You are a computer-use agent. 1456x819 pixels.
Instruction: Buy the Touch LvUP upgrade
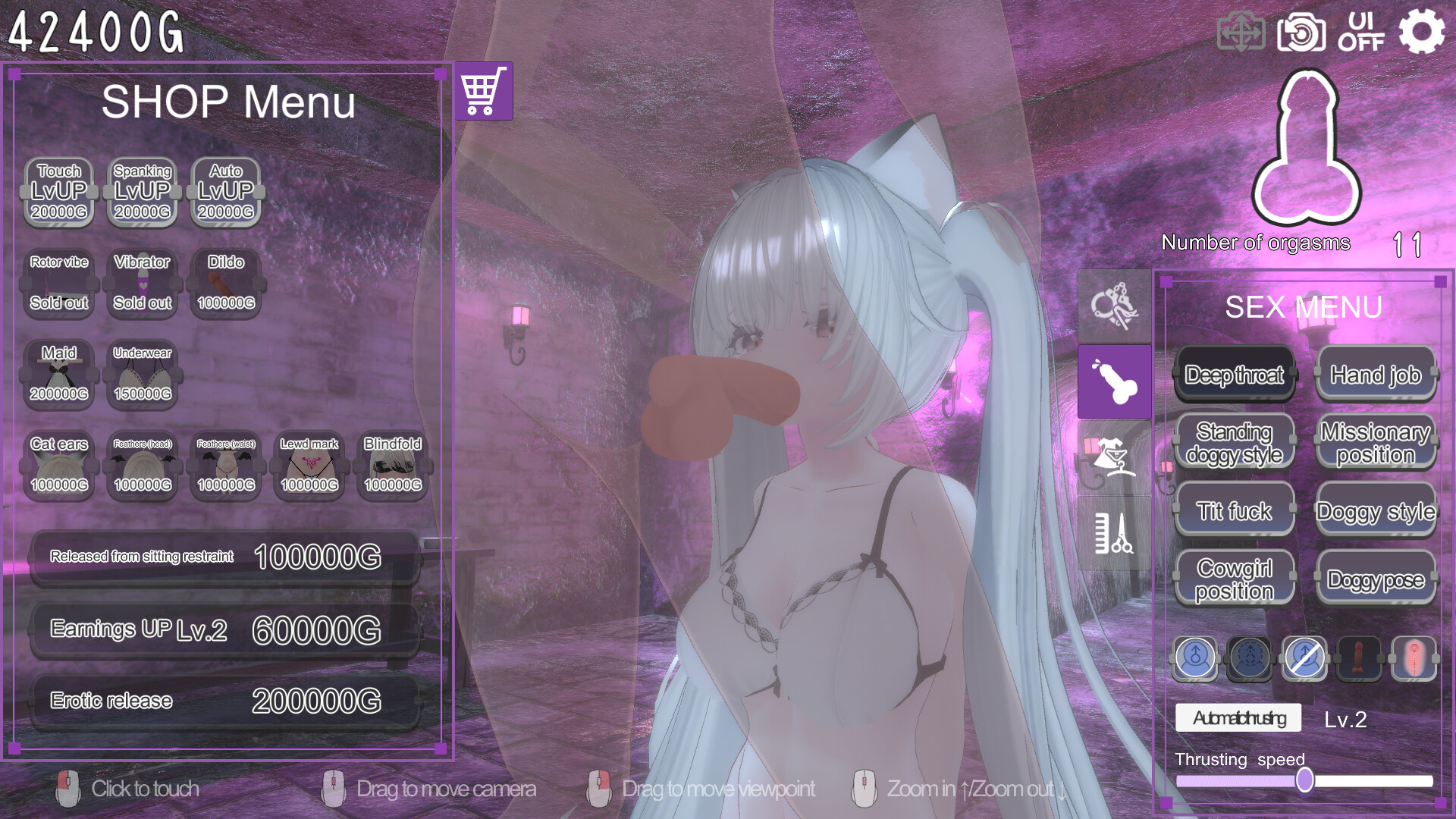pyautogui.click(x=59, y=192)
